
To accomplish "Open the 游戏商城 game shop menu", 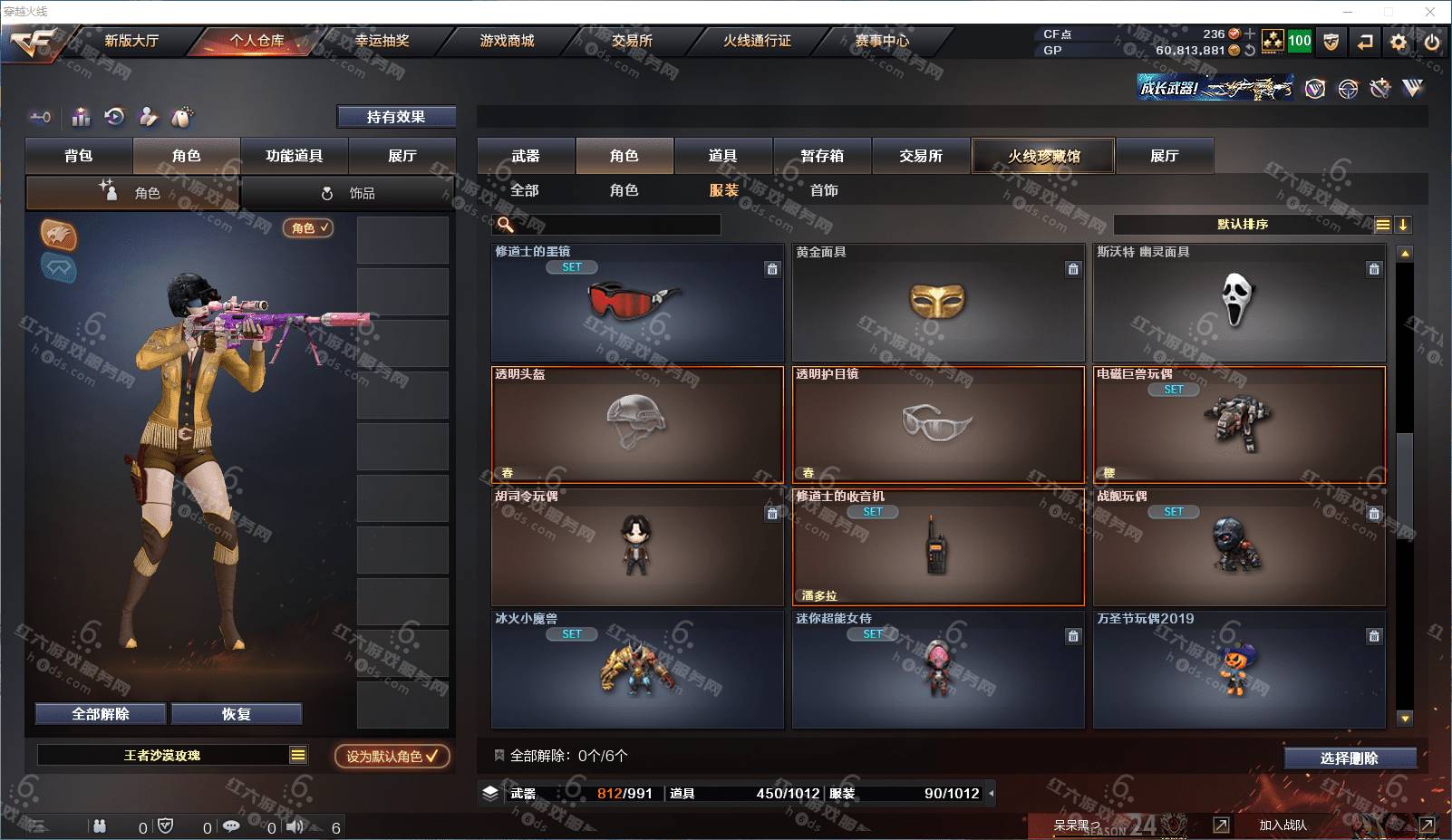I will pyautogui.click(x=507, y=41).
